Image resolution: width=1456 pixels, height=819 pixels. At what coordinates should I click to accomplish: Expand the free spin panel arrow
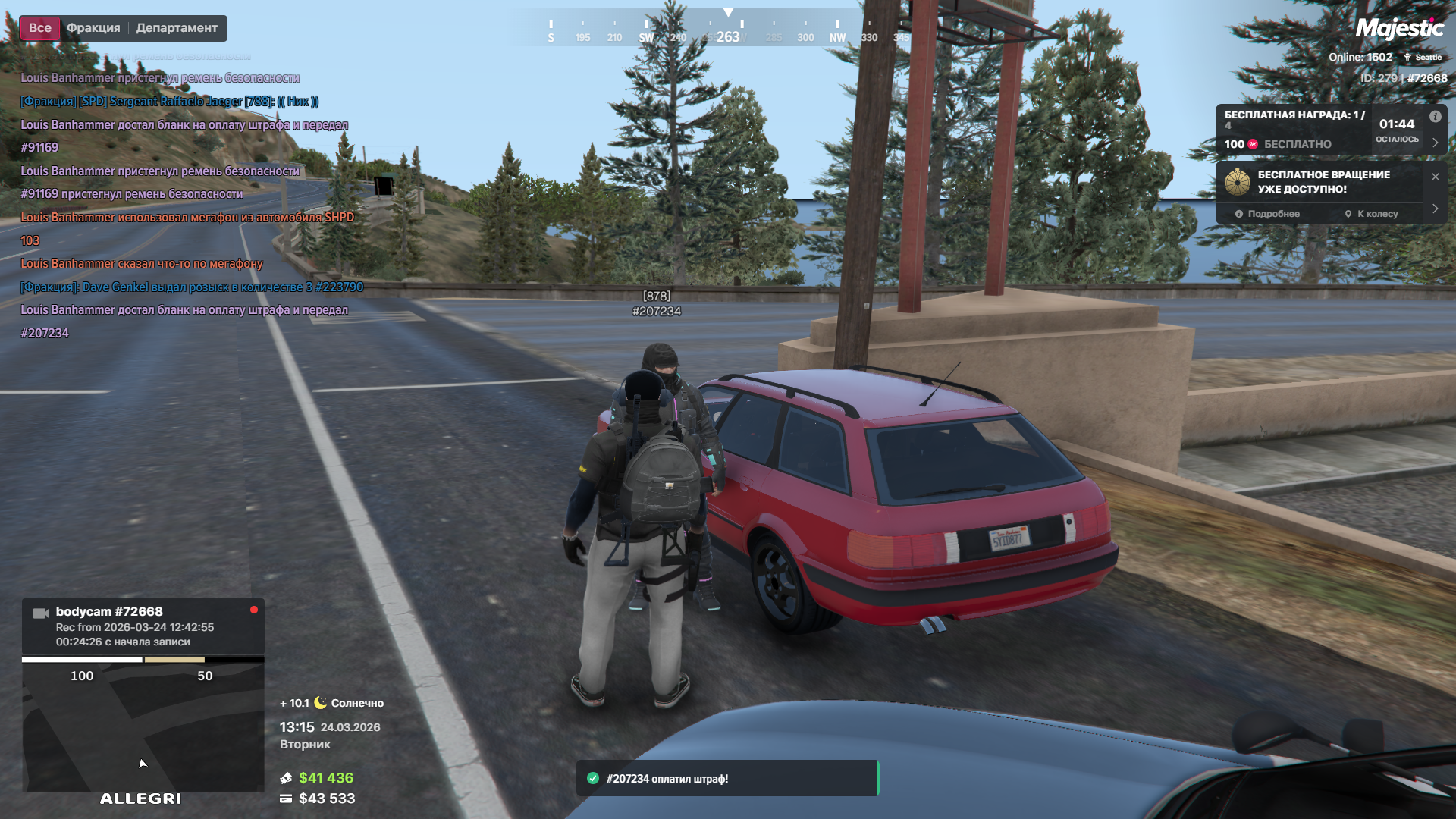coord(1435,209)
